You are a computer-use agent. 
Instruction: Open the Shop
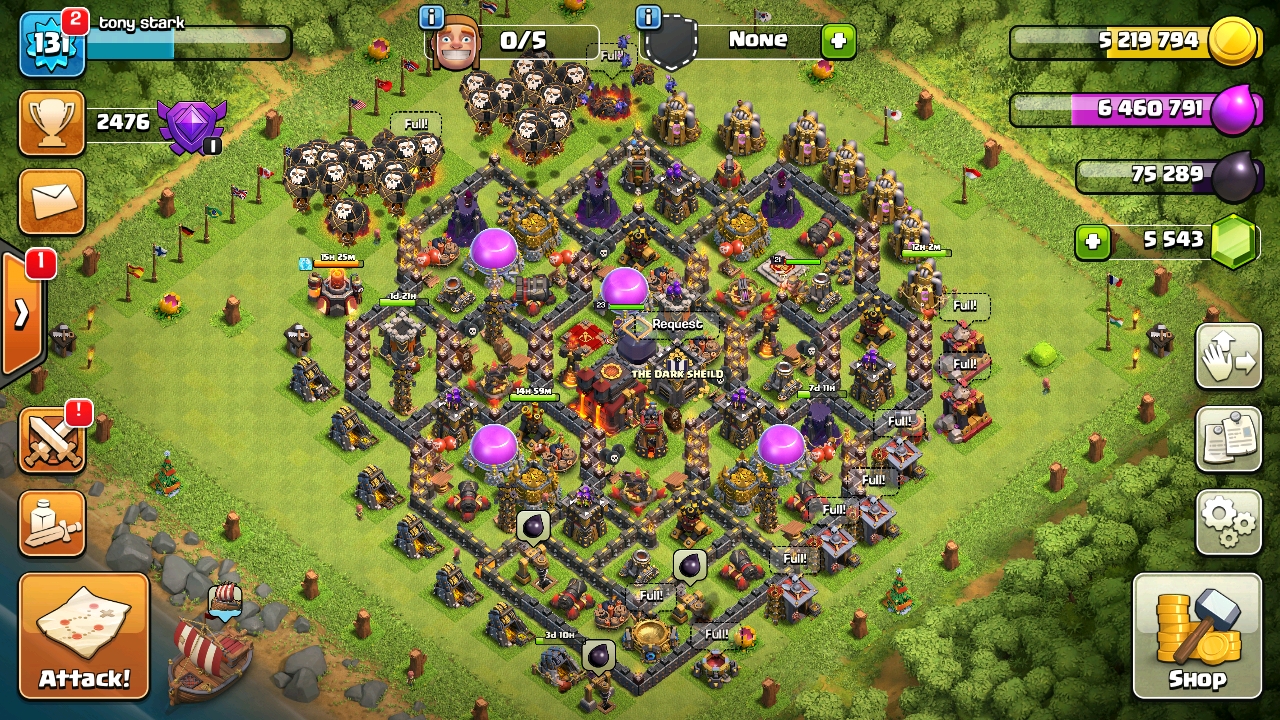[x=1197, y=635]
